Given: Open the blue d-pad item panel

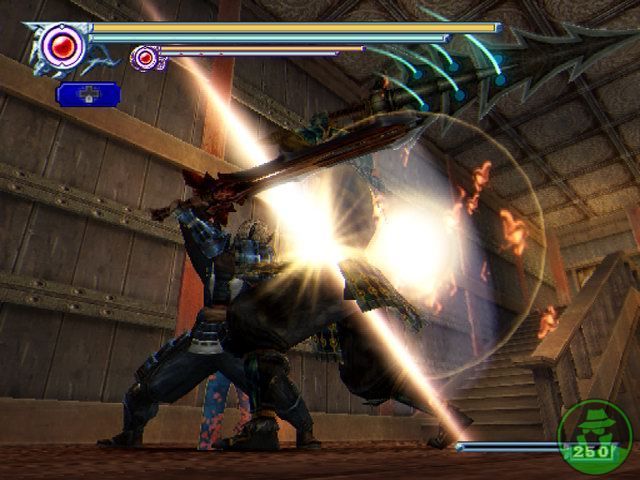Looking at the screenshot, I should (89, 95).
